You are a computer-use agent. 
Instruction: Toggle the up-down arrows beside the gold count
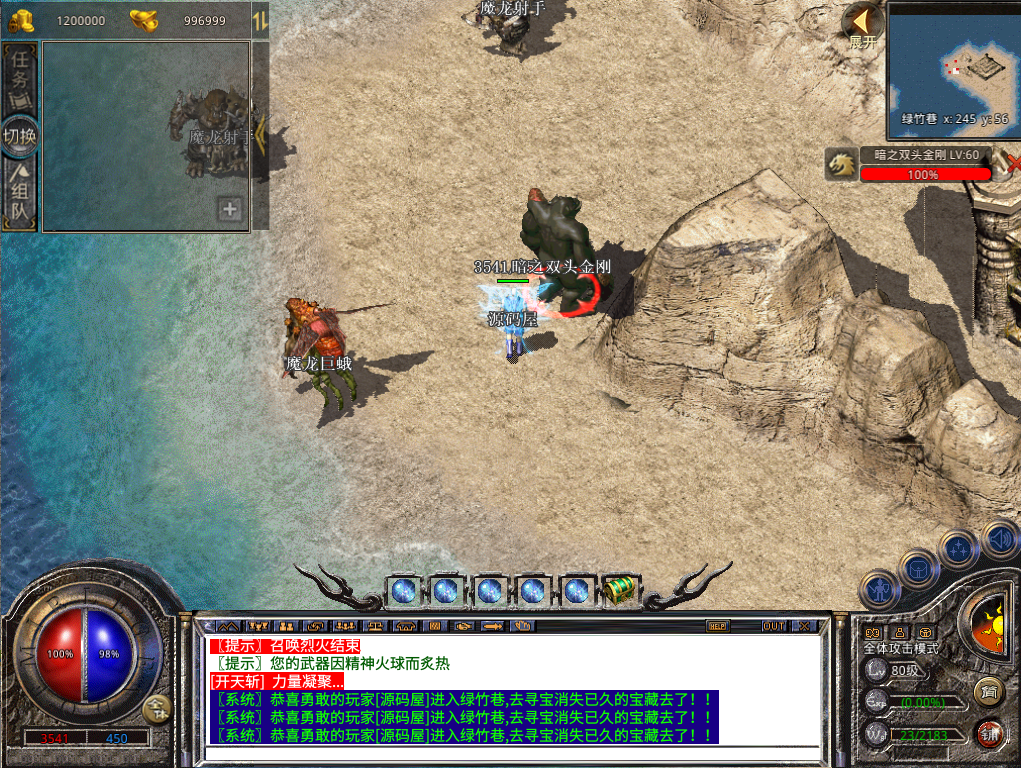click(x=260, y=20)
